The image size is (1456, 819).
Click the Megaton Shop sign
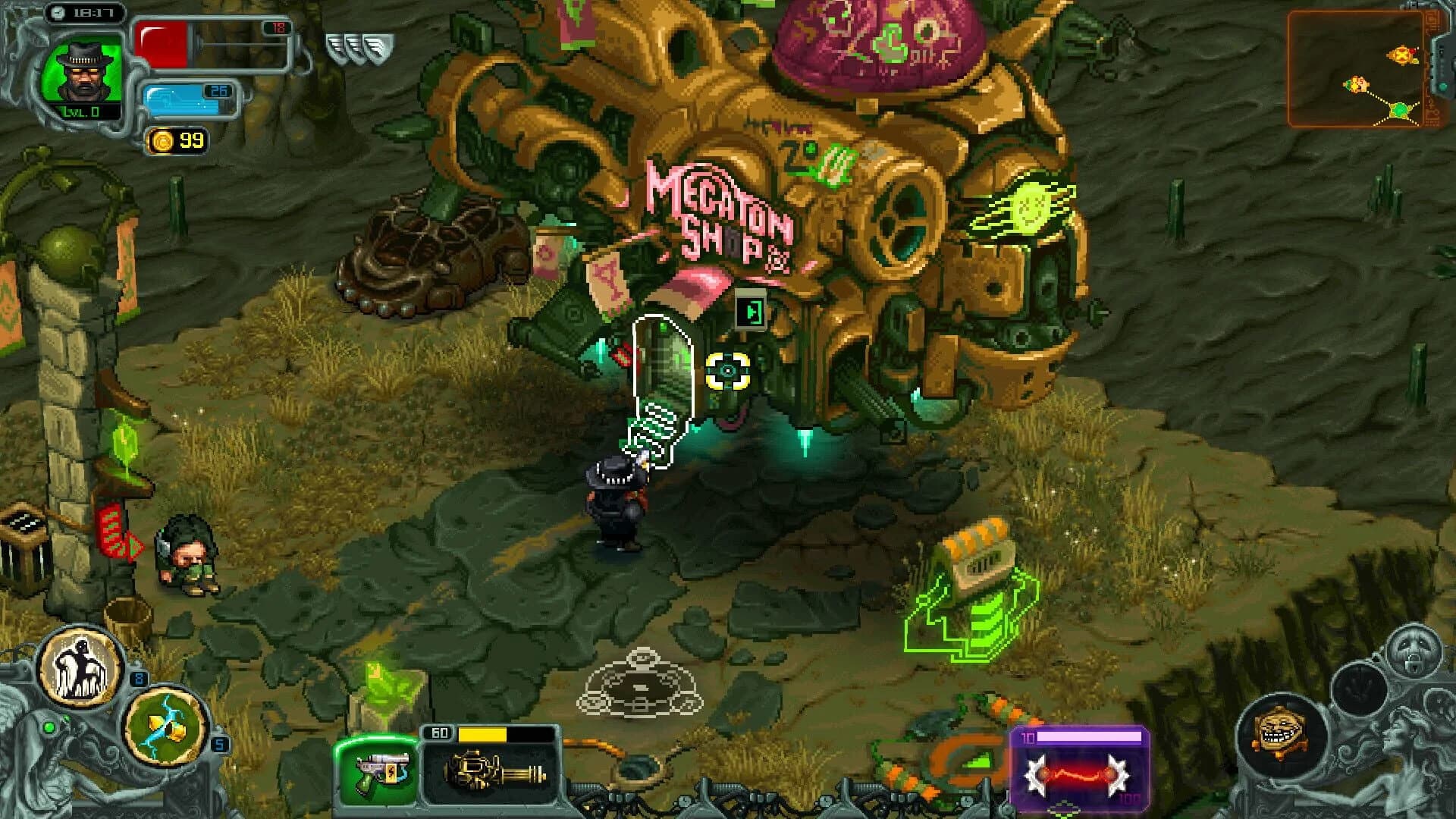tap(719, 215)
